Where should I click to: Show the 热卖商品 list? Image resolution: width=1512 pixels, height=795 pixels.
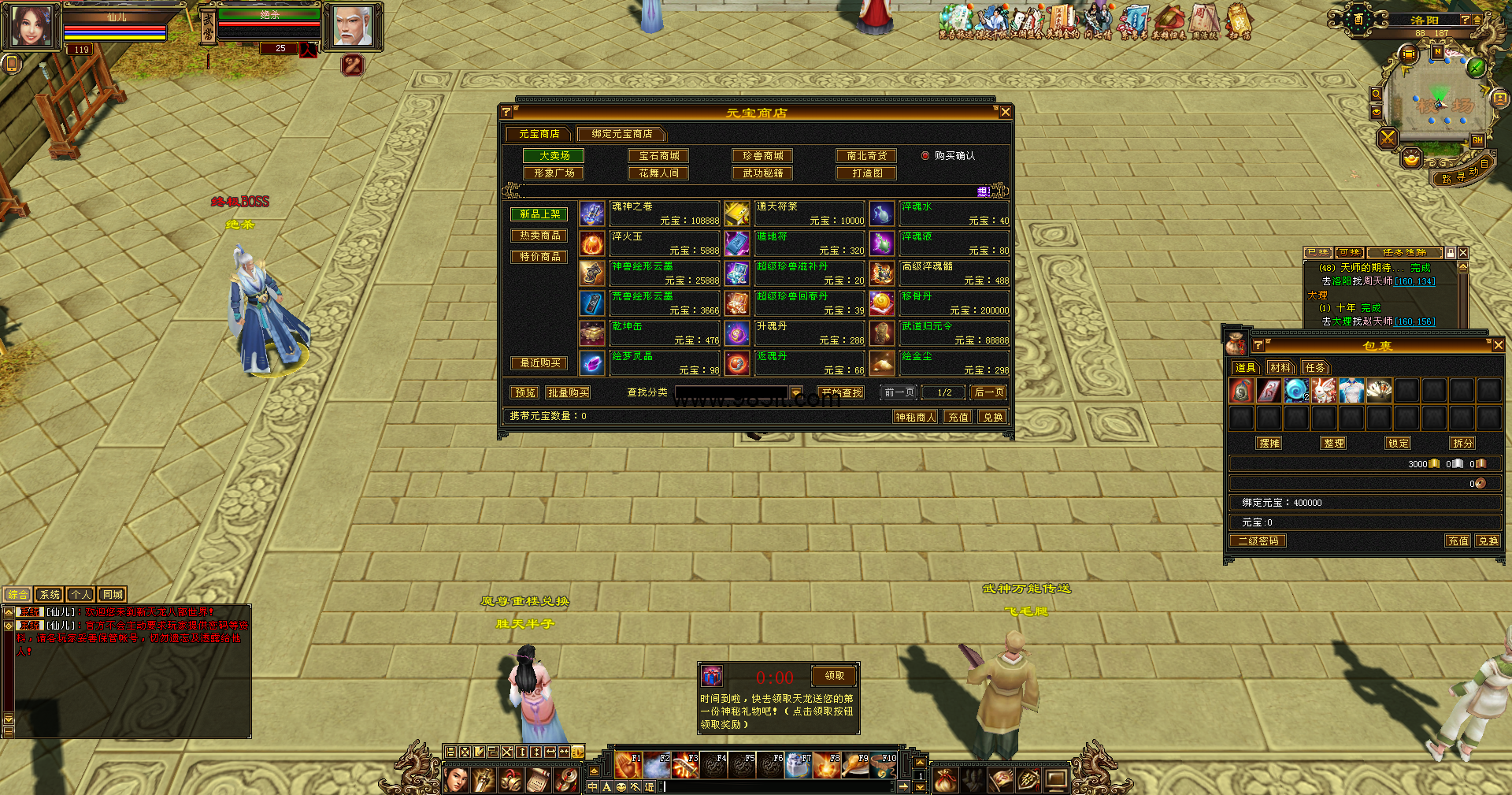[x=539, y=236]
